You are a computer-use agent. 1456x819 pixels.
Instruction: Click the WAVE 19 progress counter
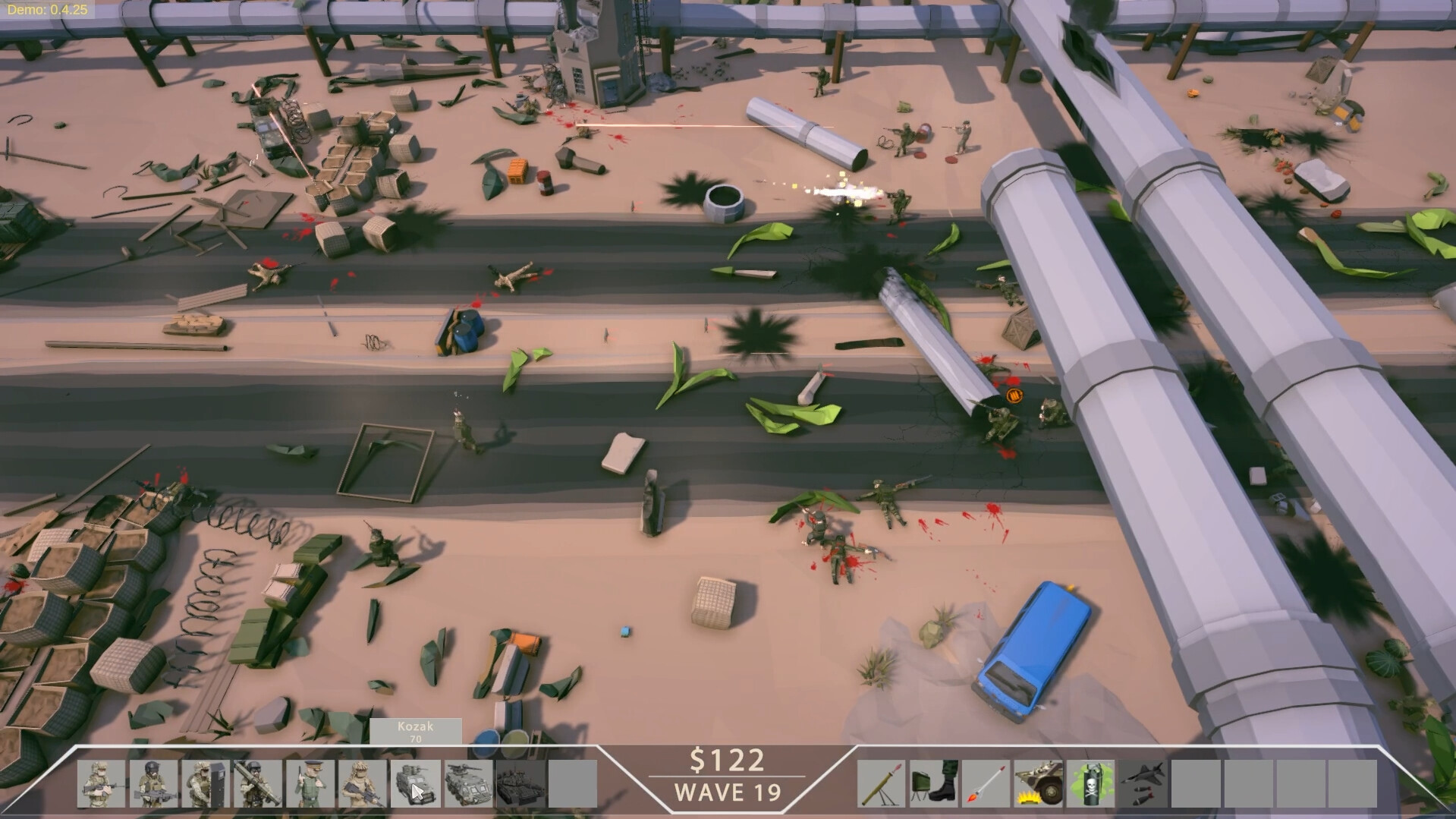click(727, 793)
